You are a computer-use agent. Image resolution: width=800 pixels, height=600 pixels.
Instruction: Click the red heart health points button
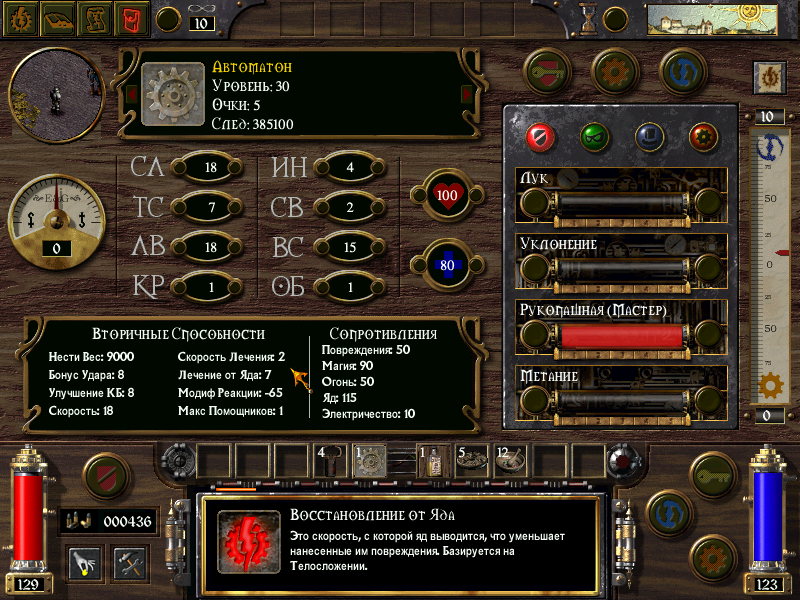(446, 194)
